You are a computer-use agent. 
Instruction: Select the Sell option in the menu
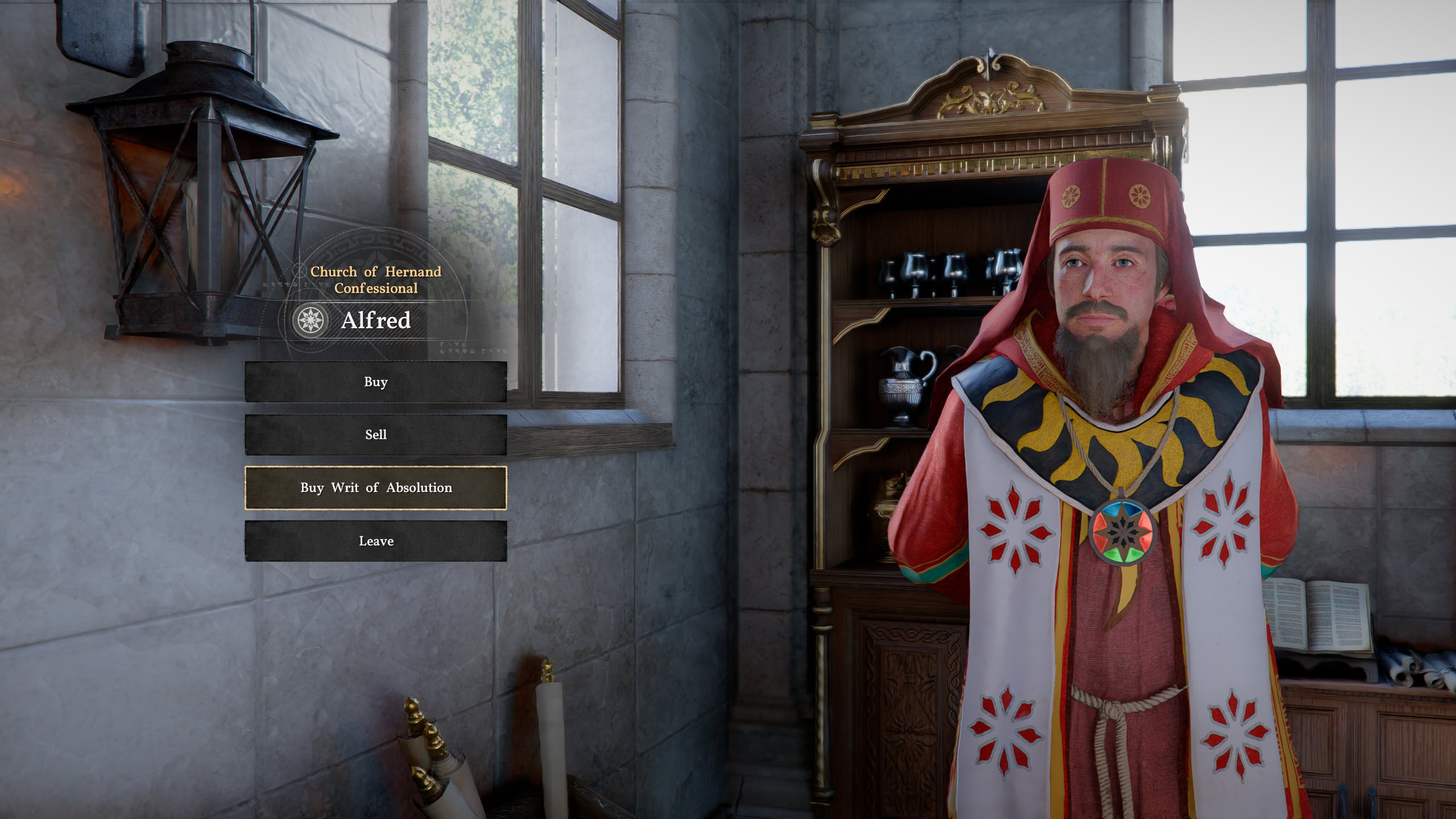click(x=375, y=435)
